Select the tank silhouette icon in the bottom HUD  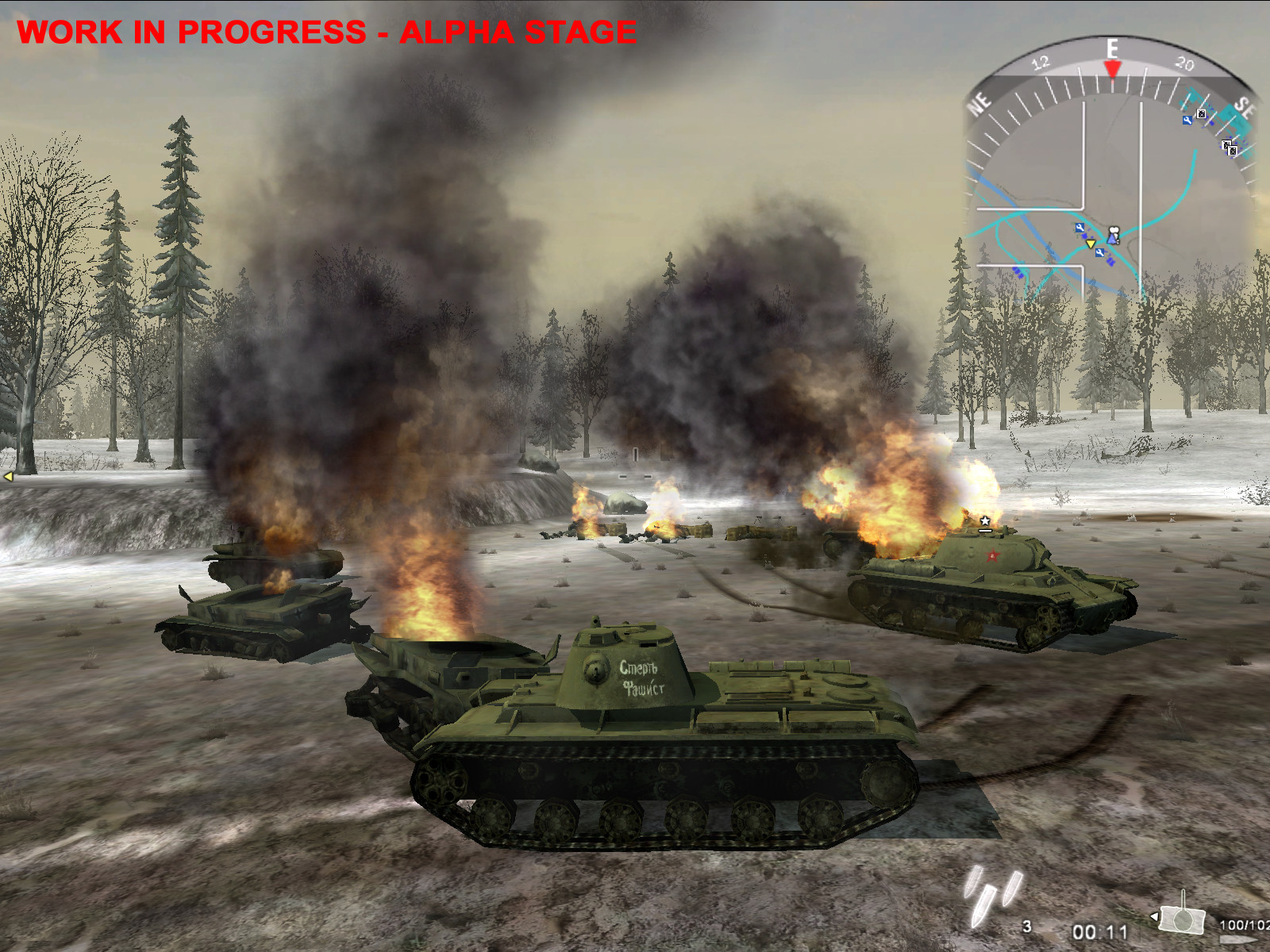click(x=1181, y=920)
